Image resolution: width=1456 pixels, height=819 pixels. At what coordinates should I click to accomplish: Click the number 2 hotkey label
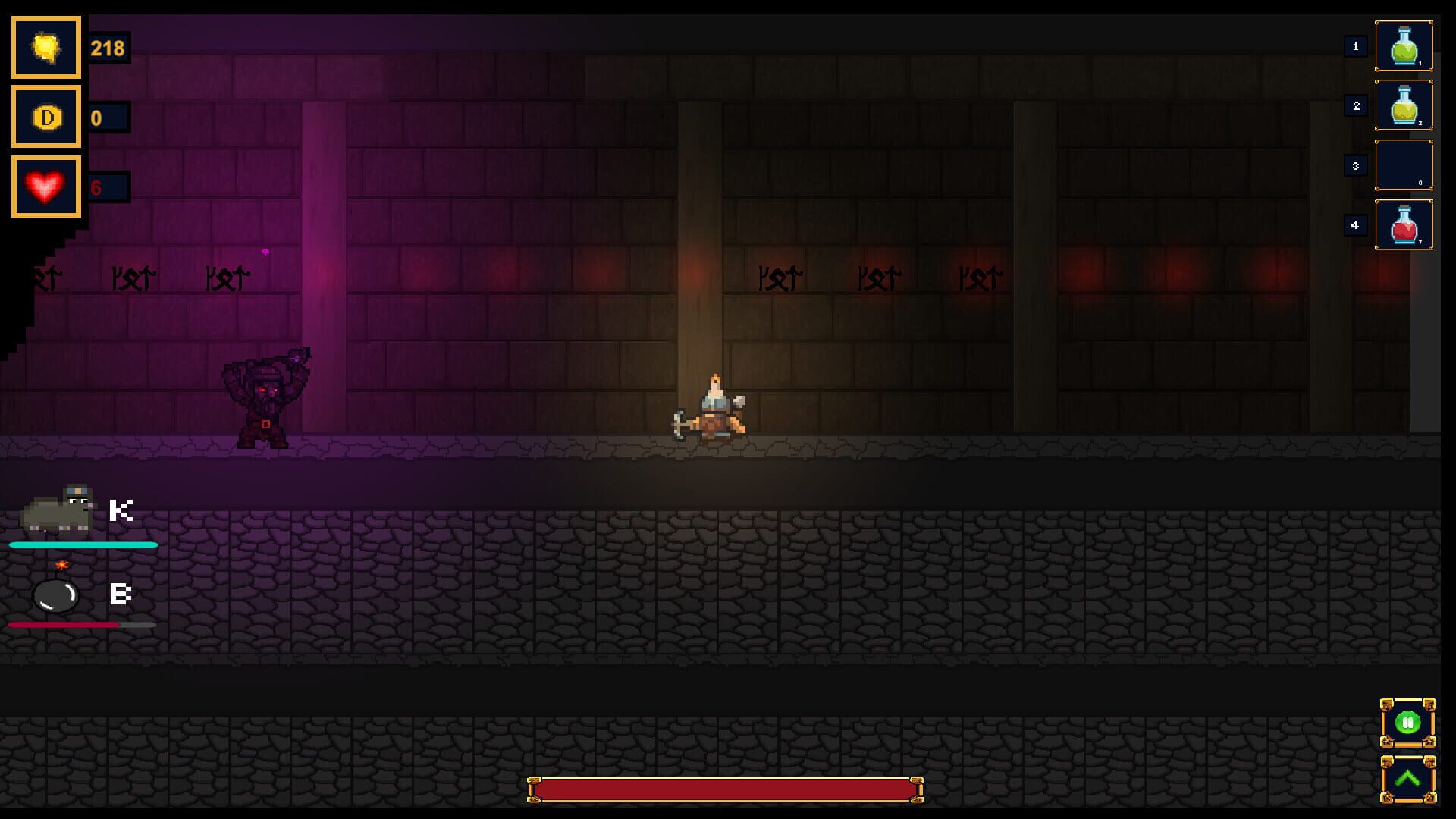point(1355,106)
